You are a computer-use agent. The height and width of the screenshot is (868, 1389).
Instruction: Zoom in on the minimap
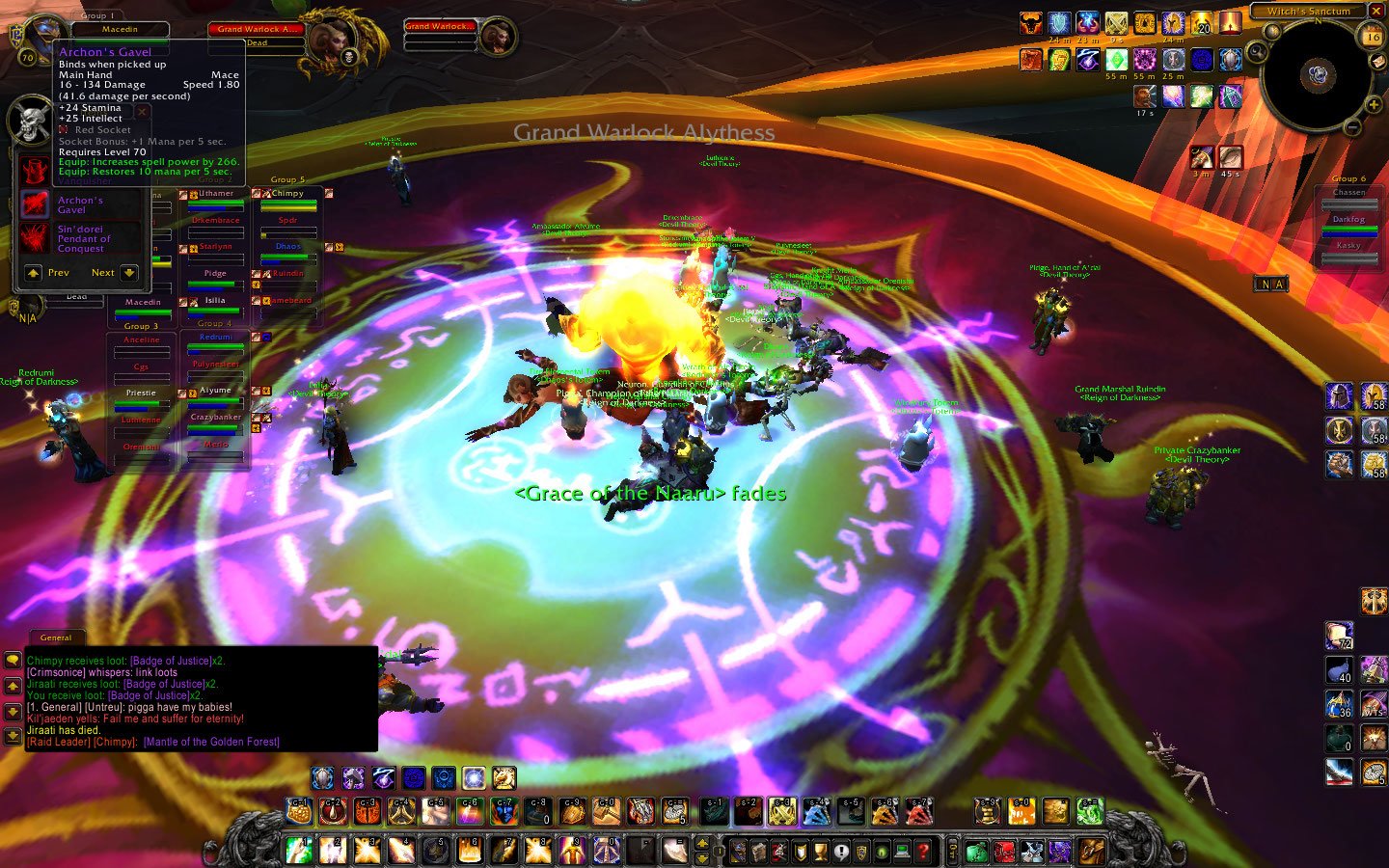tap(1373, 104)
